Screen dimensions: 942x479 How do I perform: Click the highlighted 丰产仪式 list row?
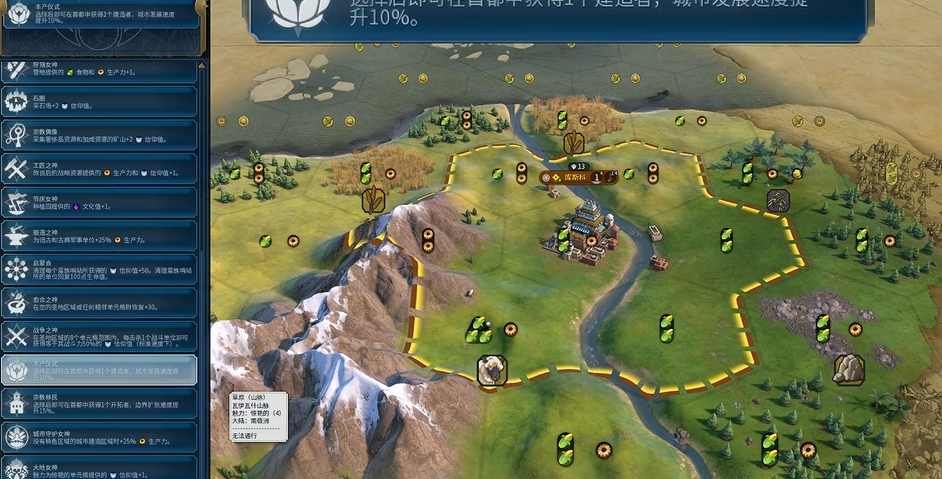pos(100,370)
